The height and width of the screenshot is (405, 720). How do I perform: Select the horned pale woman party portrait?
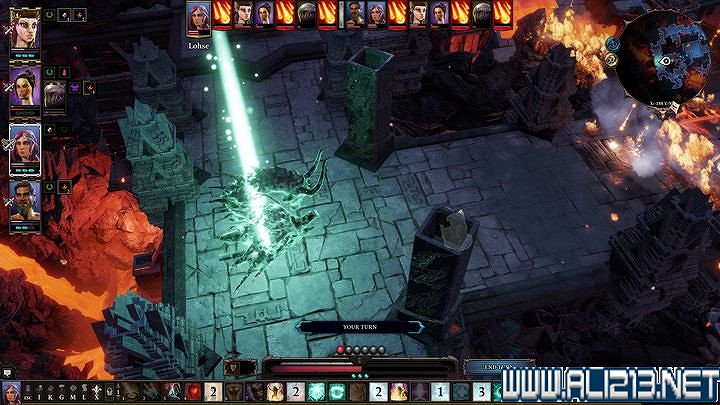(24, 34)
